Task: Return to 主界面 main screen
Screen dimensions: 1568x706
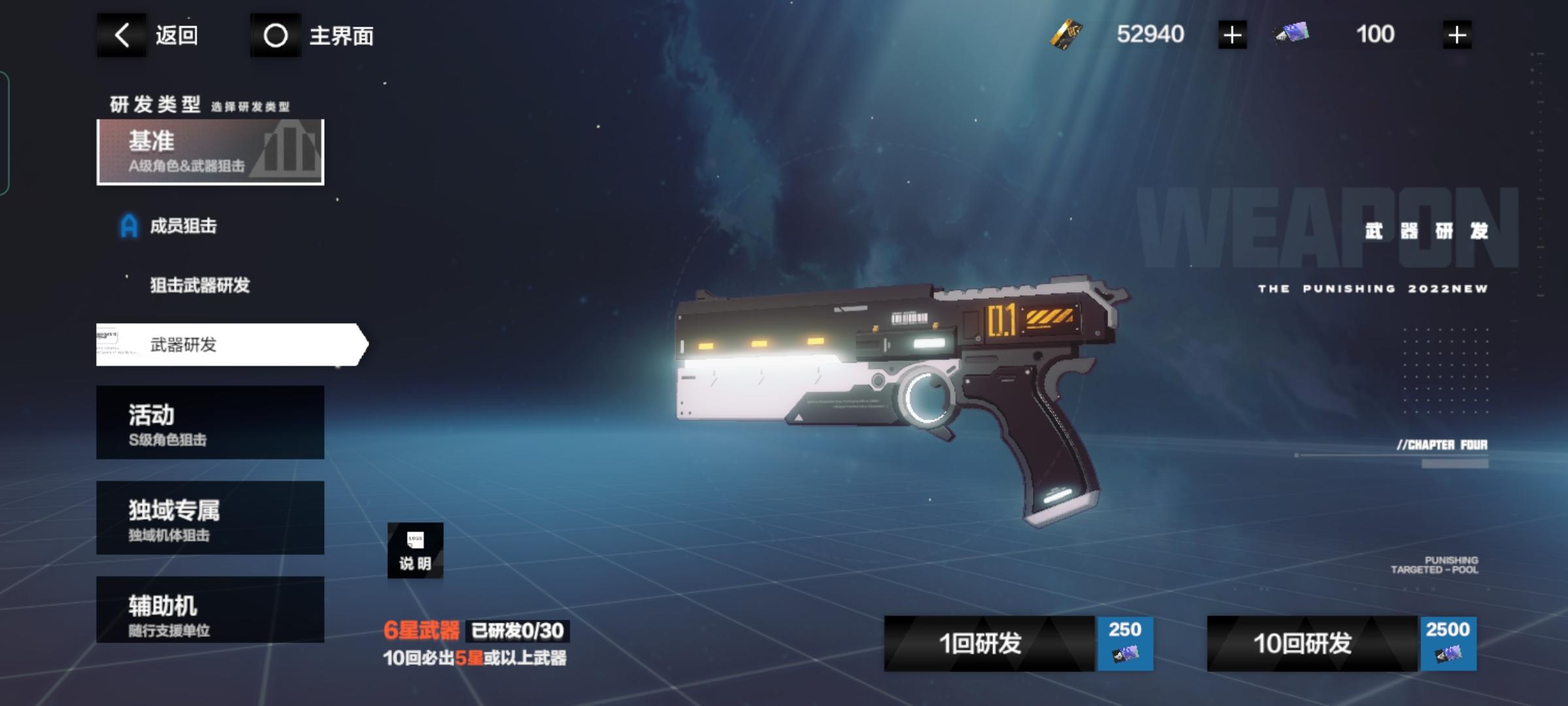Action: tap(314, 35)
